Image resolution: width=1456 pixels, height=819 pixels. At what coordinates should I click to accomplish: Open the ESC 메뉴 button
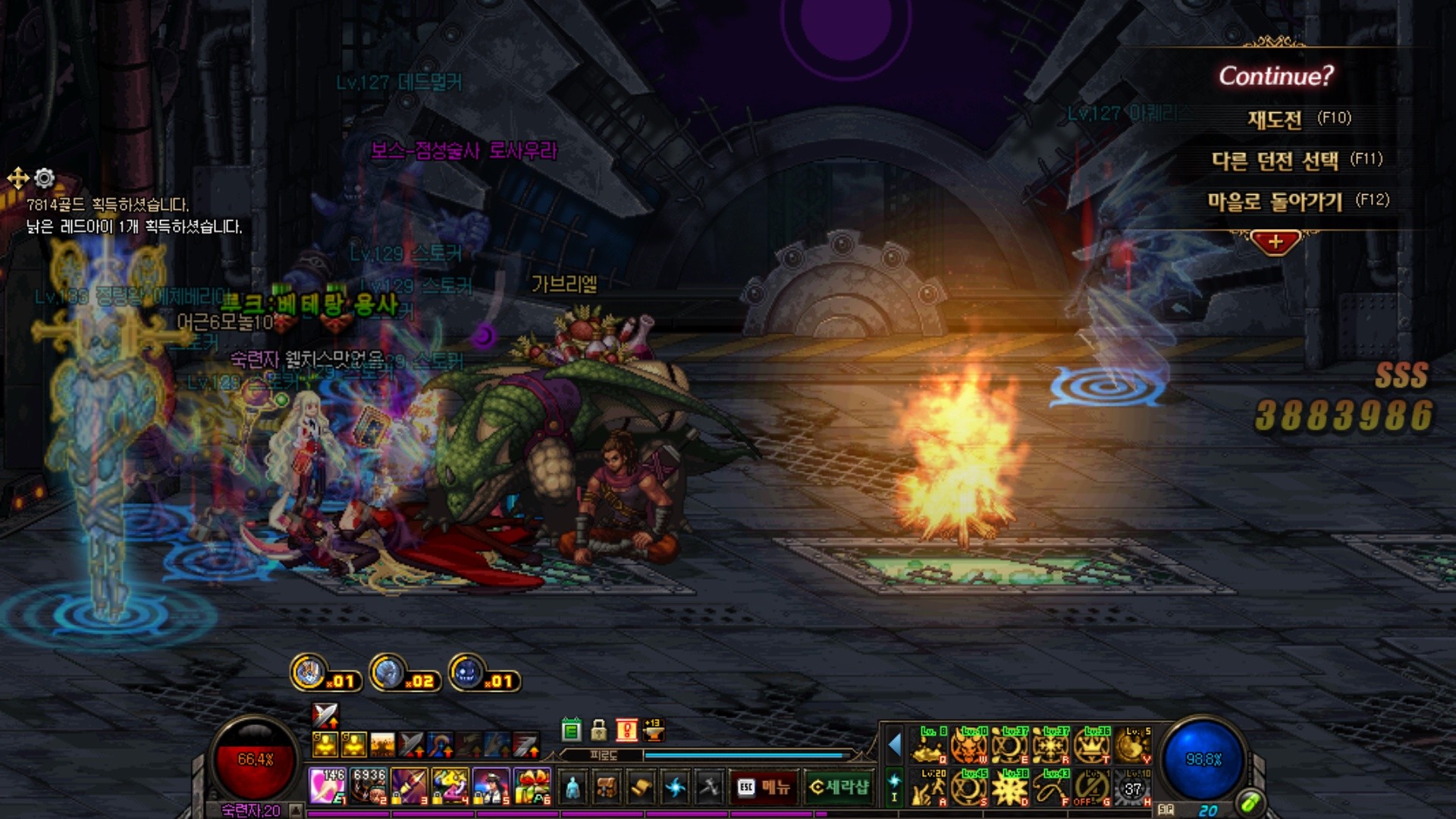pyautogui.click(x=764, y=787)
